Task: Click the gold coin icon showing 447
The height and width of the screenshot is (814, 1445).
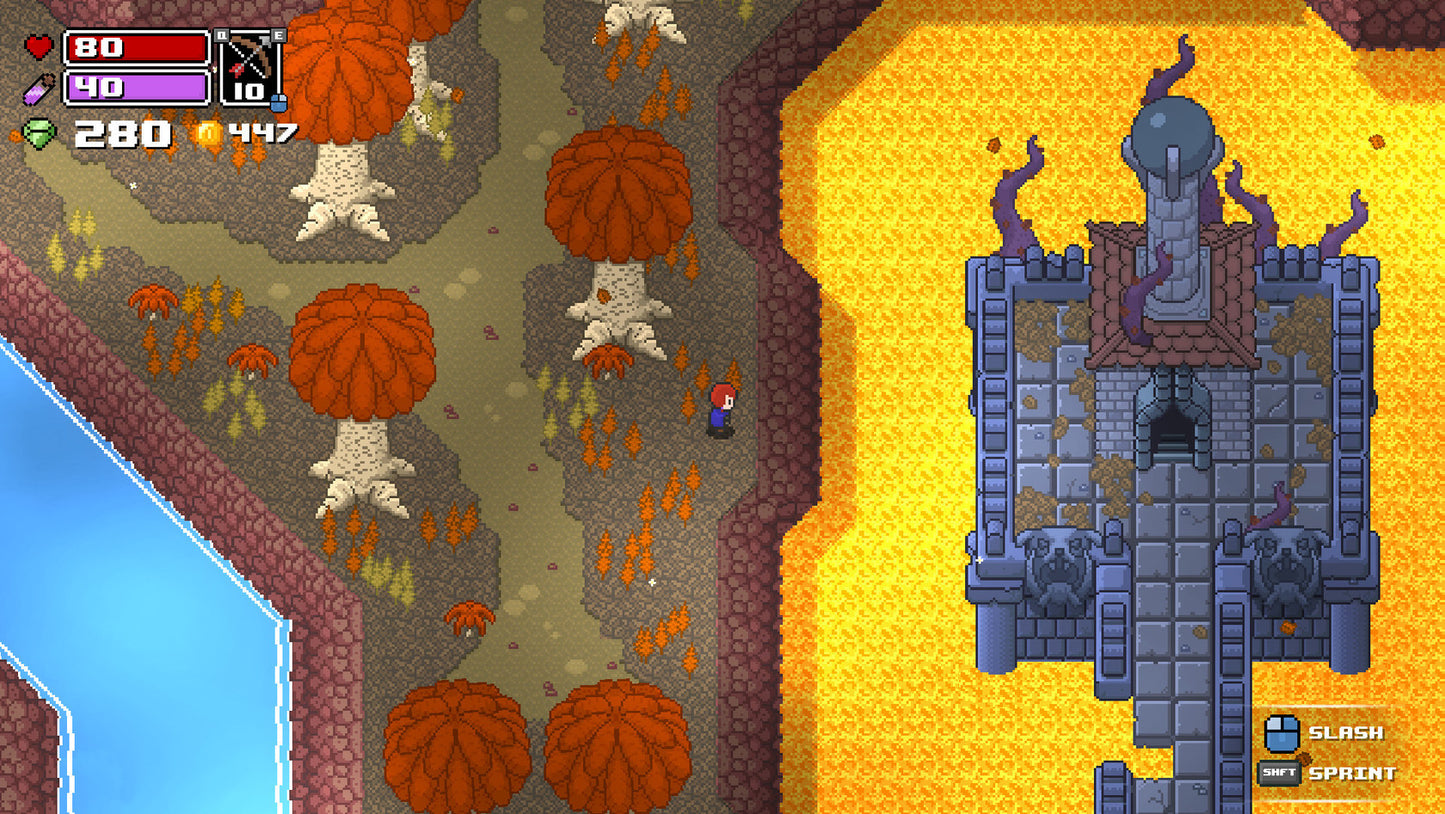Action: pos(210,133)
